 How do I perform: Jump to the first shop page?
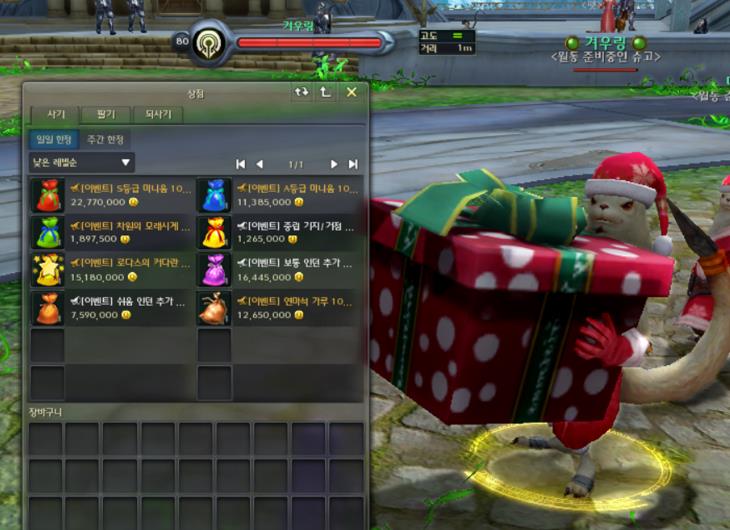(x=240, y=164)
